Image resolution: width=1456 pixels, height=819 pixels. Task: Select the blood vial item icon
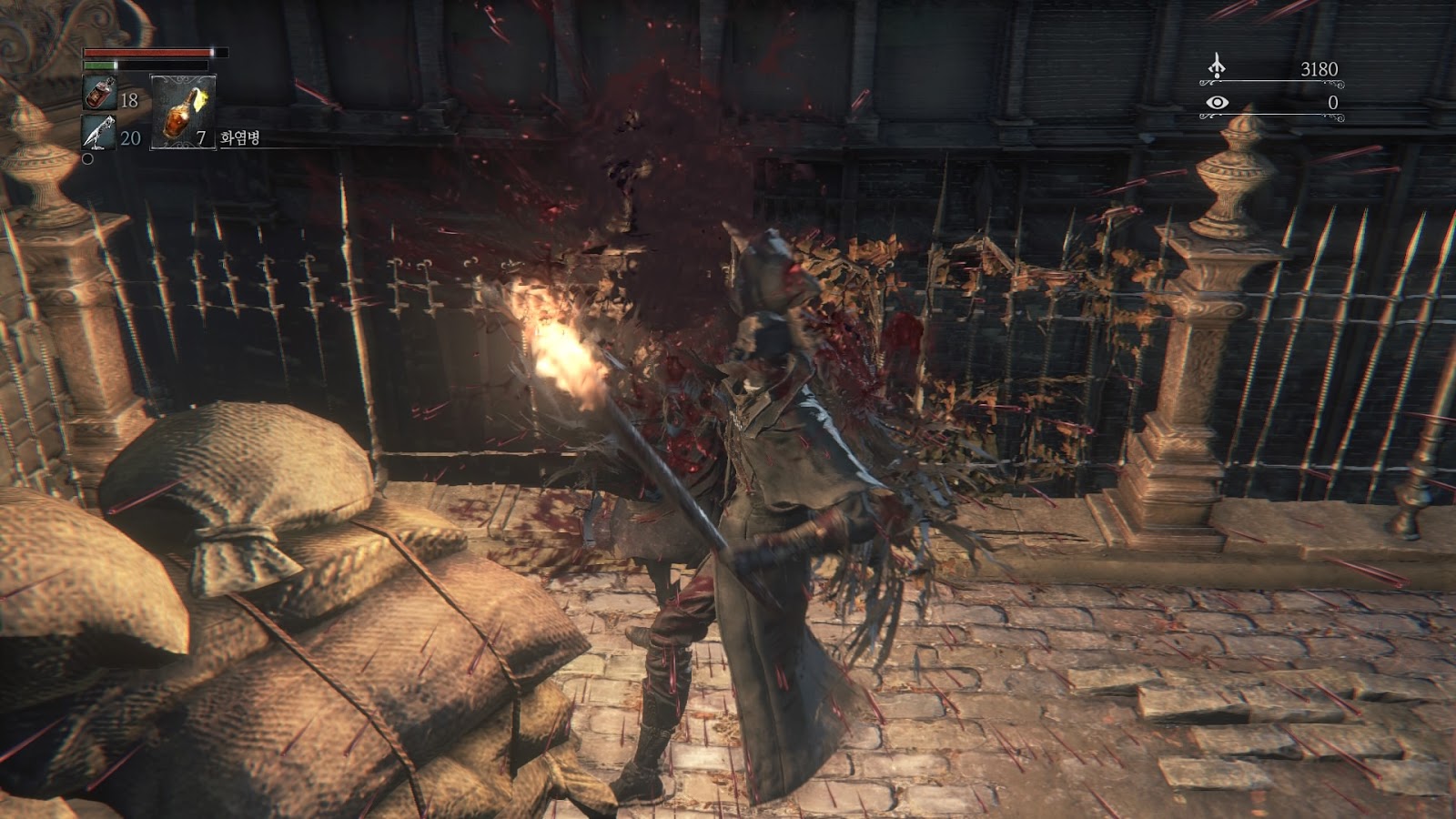click(99, 93)
